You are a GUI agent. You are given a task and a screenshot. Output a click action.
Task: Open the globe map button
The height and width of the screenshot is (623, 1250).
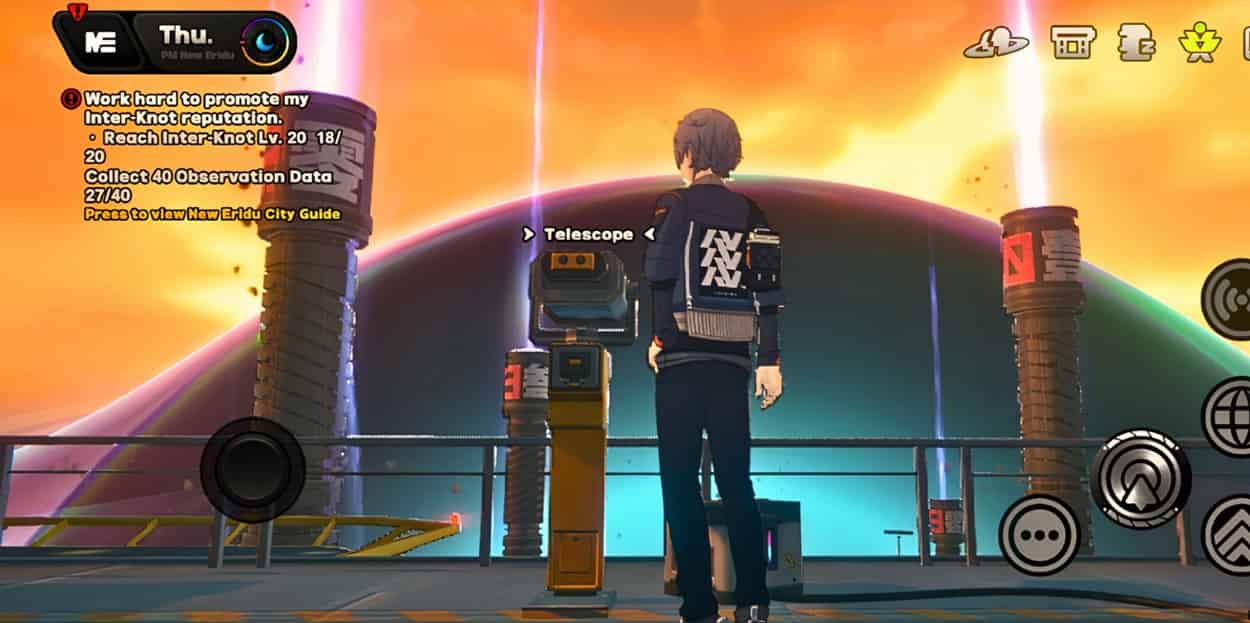tap(1228, 416)
